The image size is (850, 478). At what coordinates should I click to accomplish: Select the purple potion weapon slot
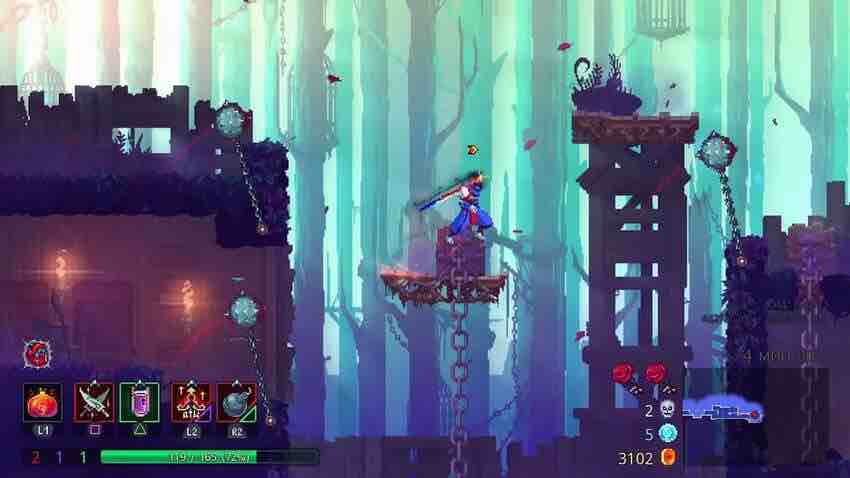coord(139,402)
